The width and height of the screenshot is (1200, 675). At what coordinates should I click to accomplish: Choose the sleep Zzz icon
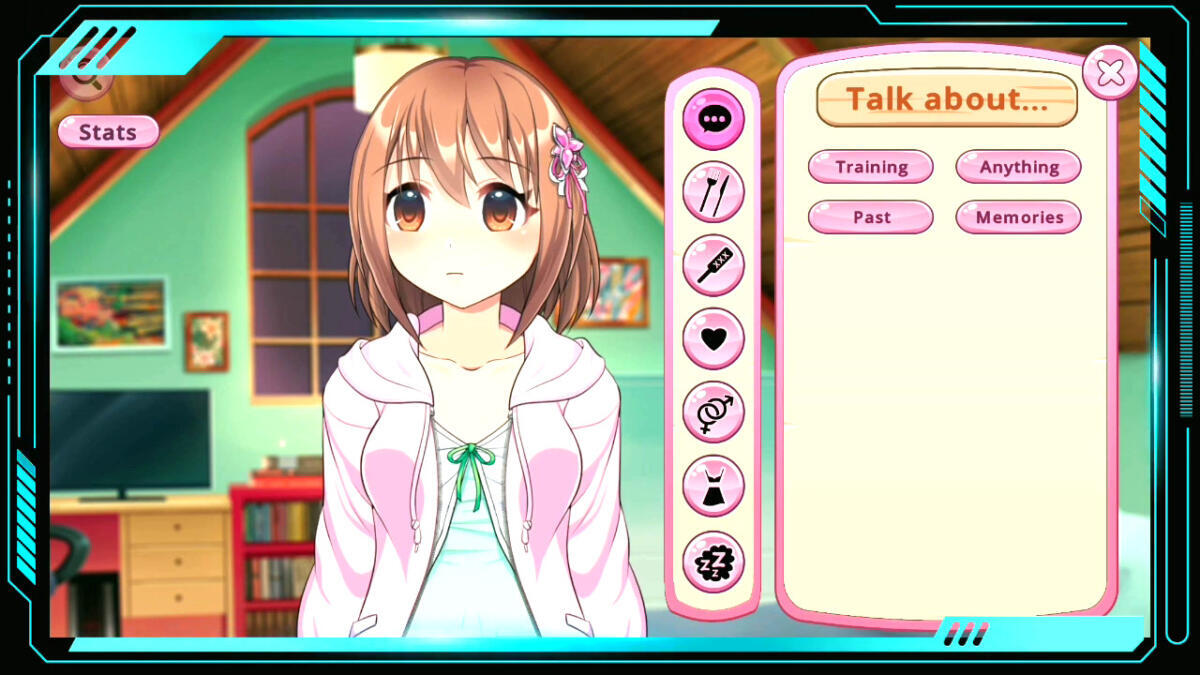click(x=713, y=561)
